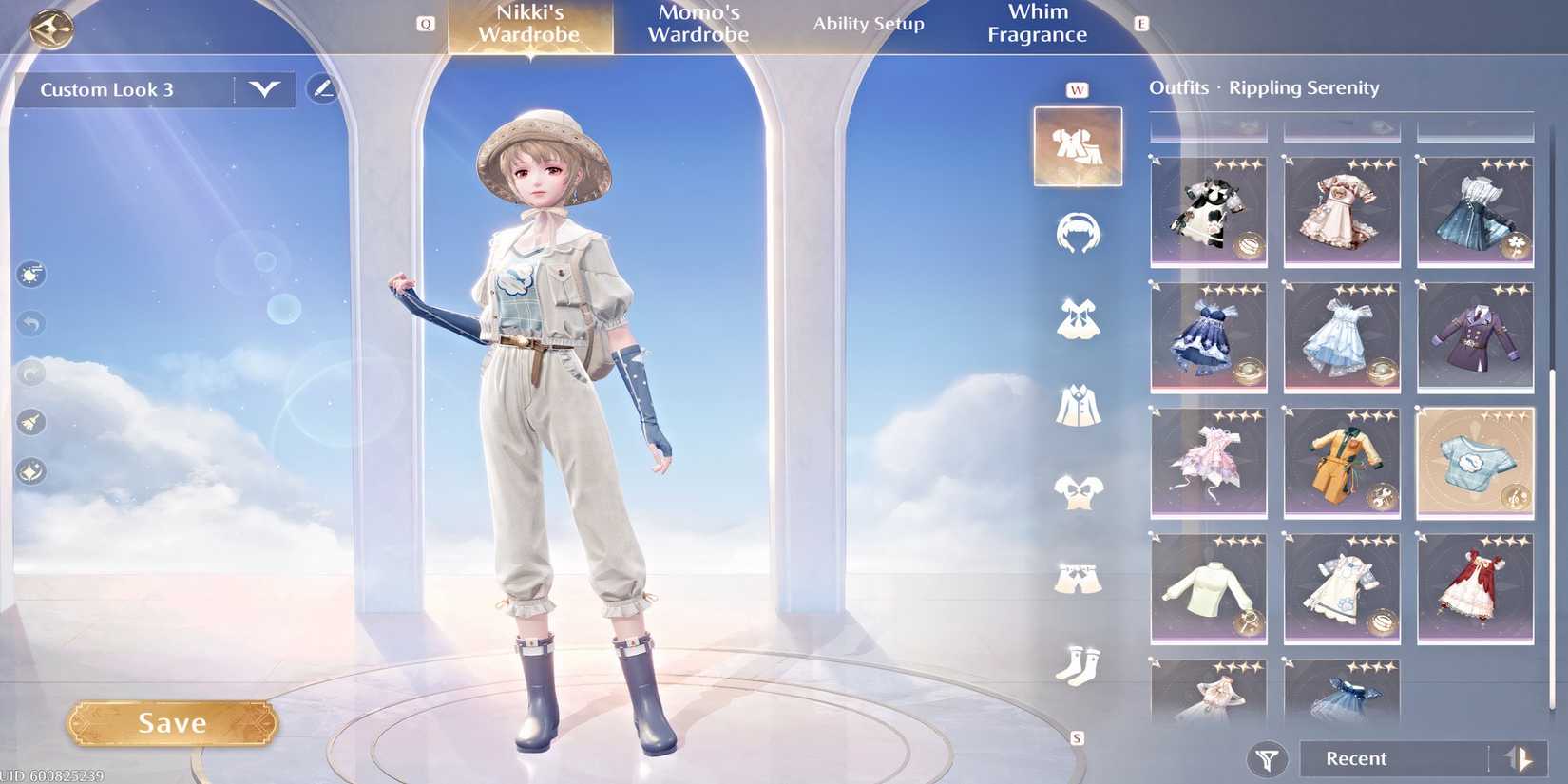Click the filter icon near the Recent bar

[x=1265, y=758]
